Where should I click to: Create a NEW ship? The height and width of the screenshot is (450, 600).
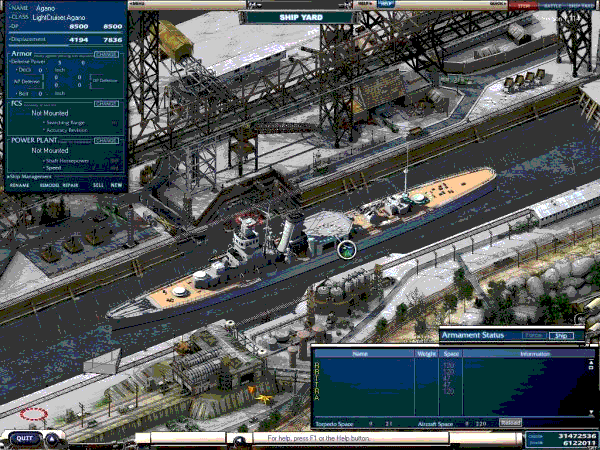(x=117, y=185)
